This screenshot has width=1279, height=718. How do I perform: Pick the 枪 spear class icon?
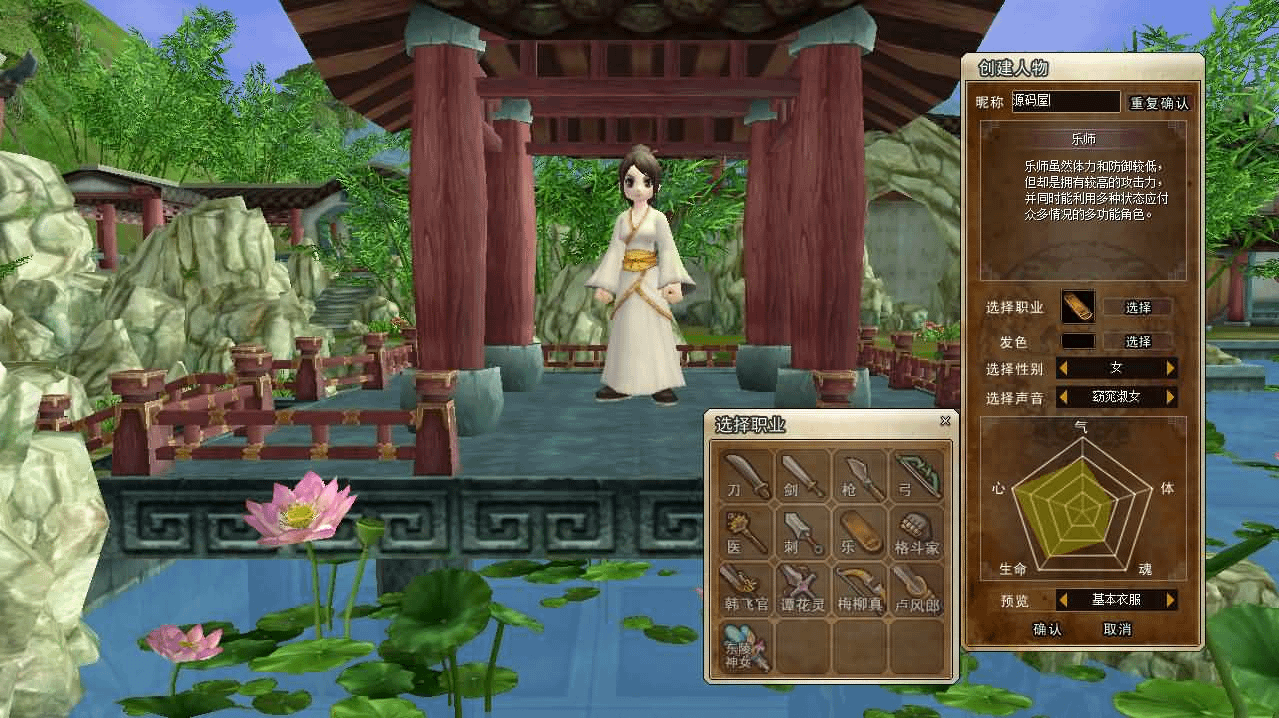(x=860, y=474)
